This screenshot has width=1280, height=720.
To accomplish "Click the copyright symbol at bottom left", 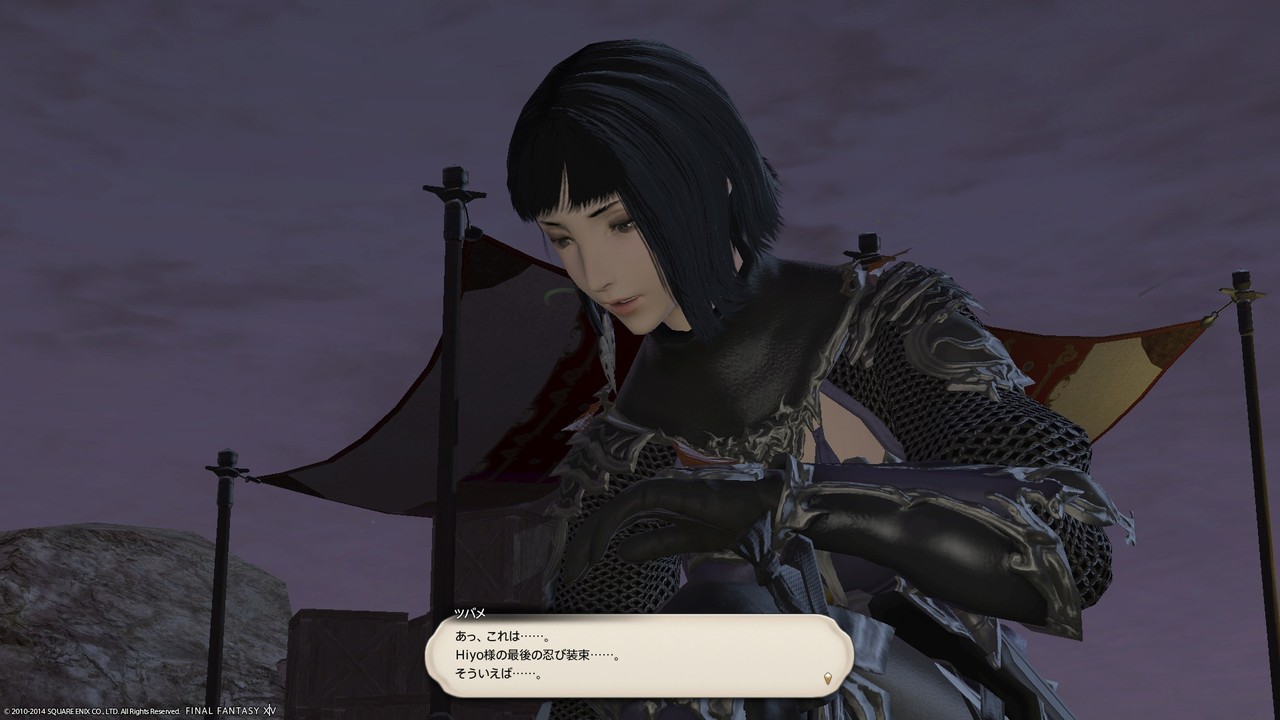I will (x=8, y=712).
